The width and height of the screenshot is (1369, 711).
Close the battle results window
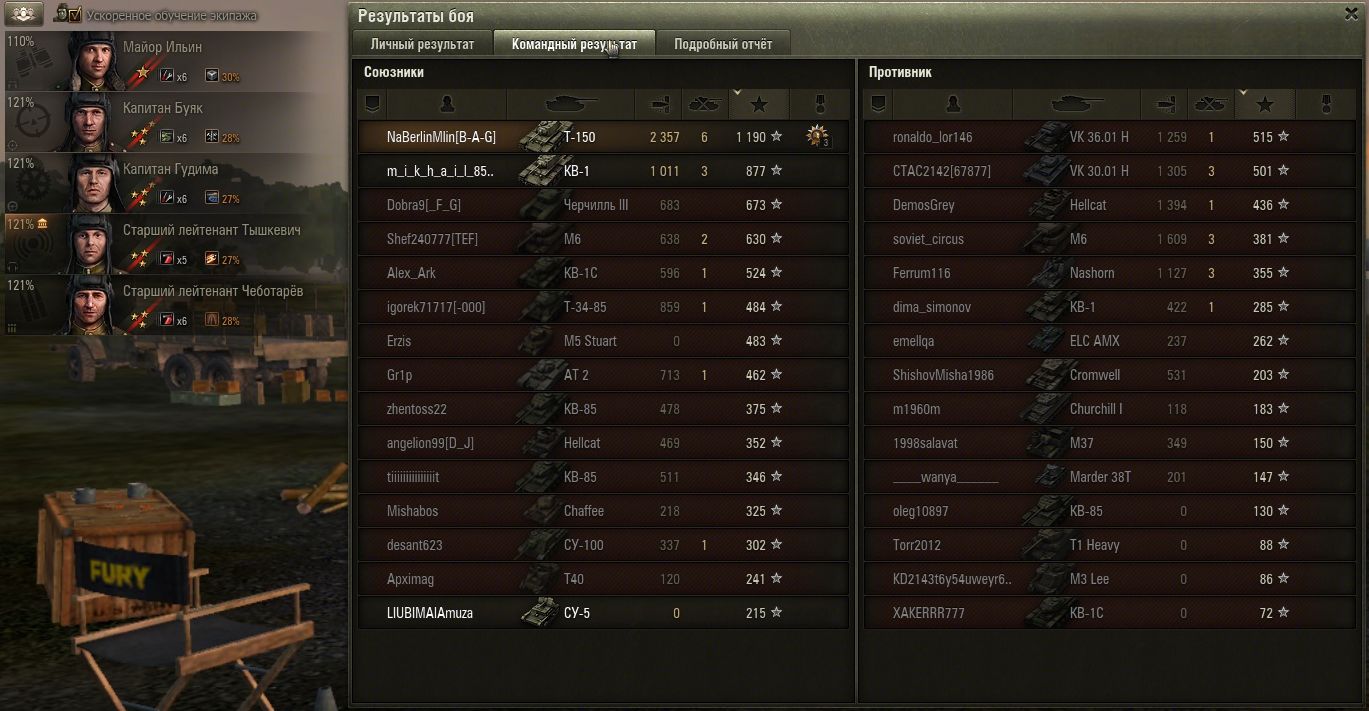1352,13
